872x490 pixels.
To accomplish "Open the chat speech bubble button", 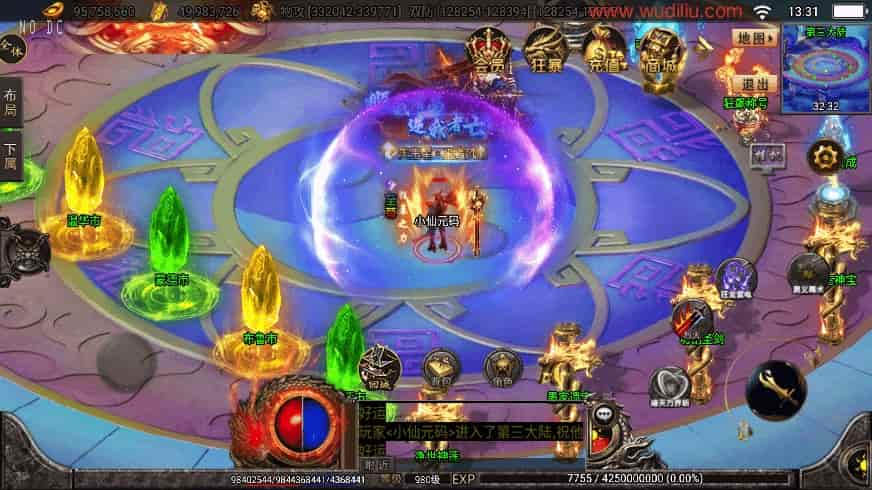I will coord(603,415).
